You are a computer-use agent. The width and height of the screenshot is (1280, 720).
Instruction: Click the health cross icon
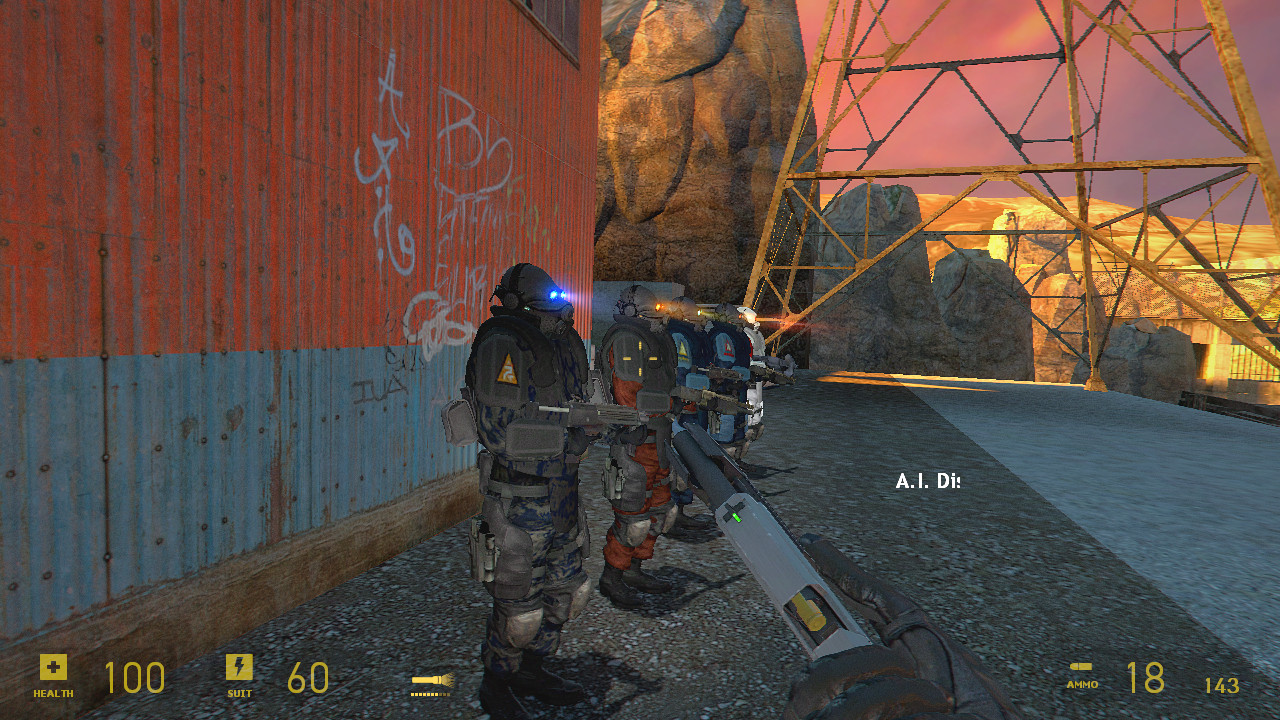(x=52, y=665)
